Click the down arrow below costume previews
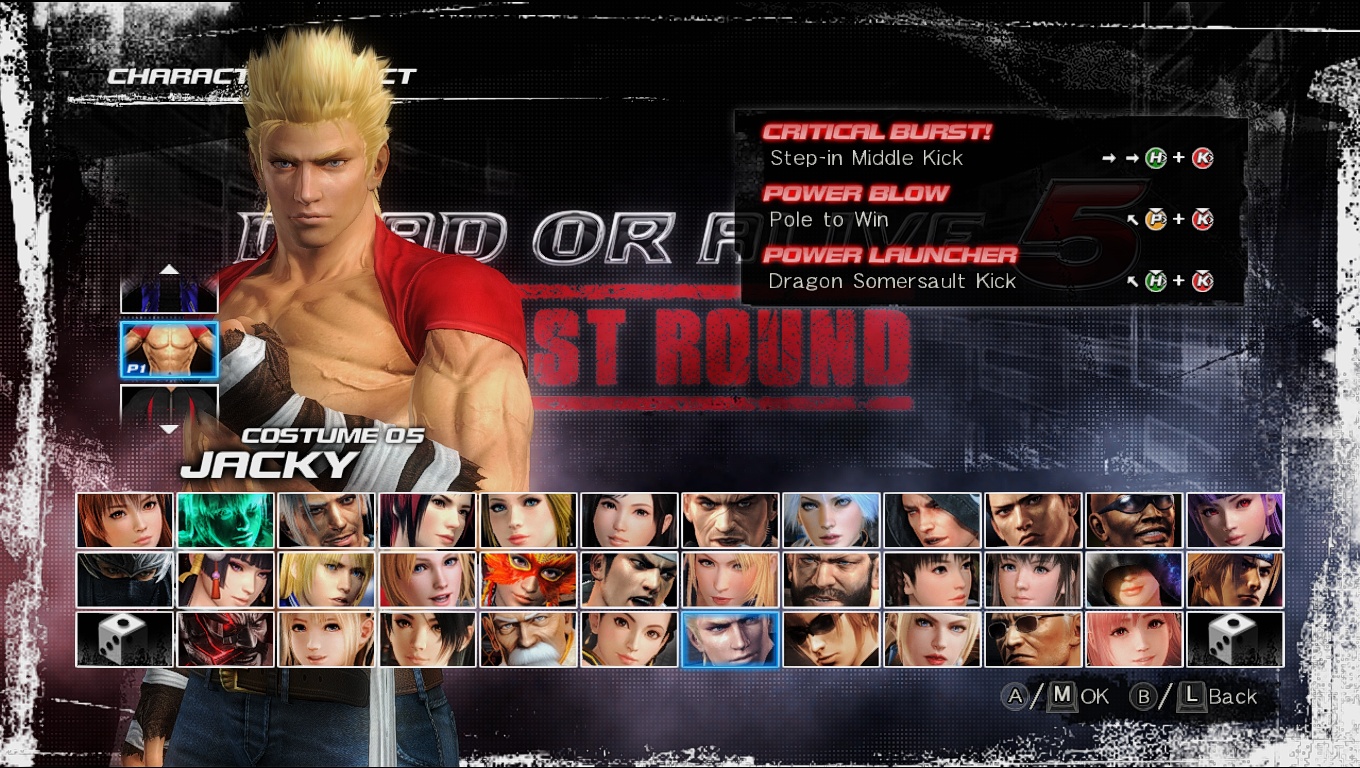Screen dimensions: 1360x768 click(170, 429)
